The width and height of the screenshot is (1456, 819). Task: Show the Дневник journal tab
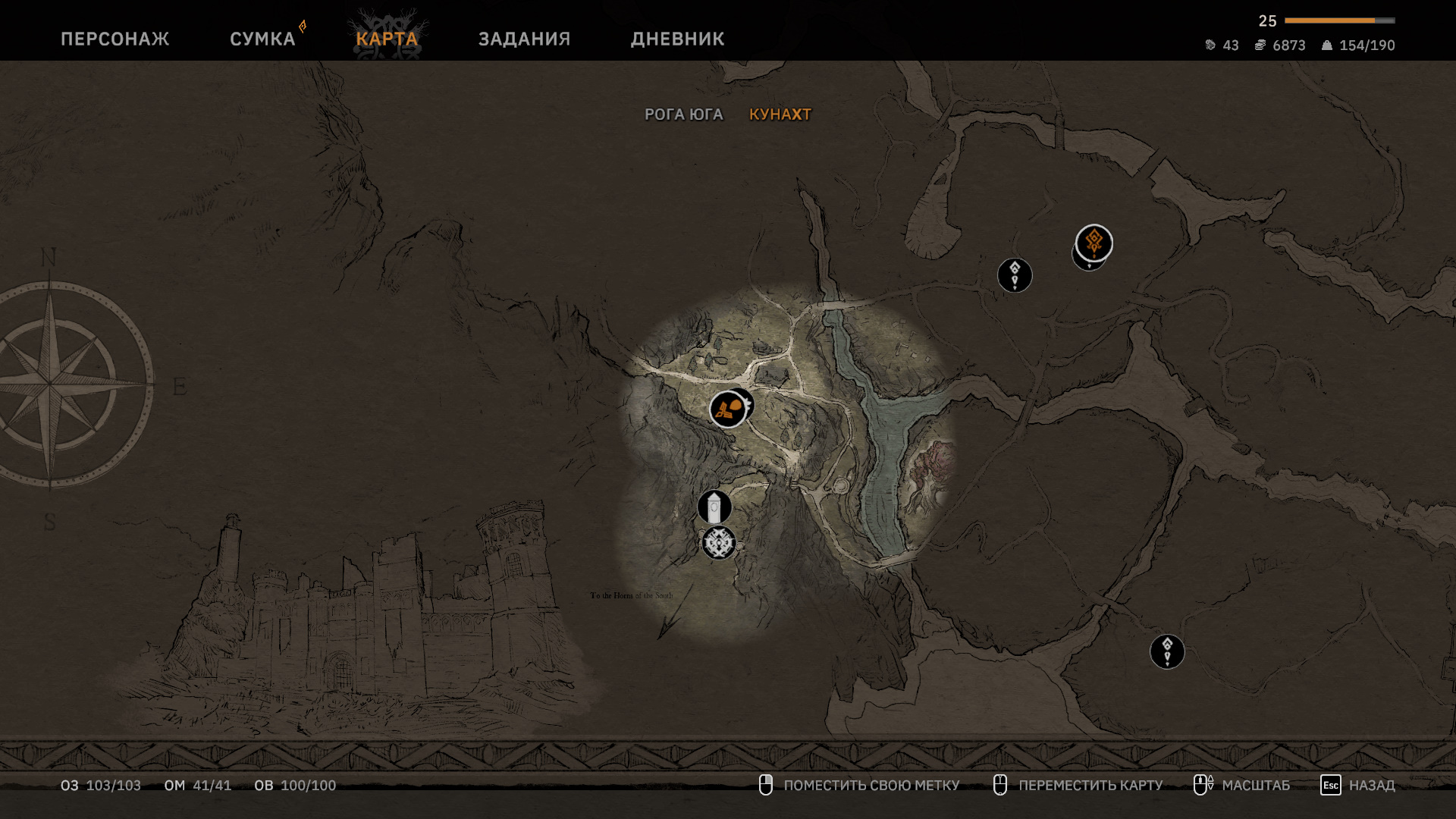[677, 39]
